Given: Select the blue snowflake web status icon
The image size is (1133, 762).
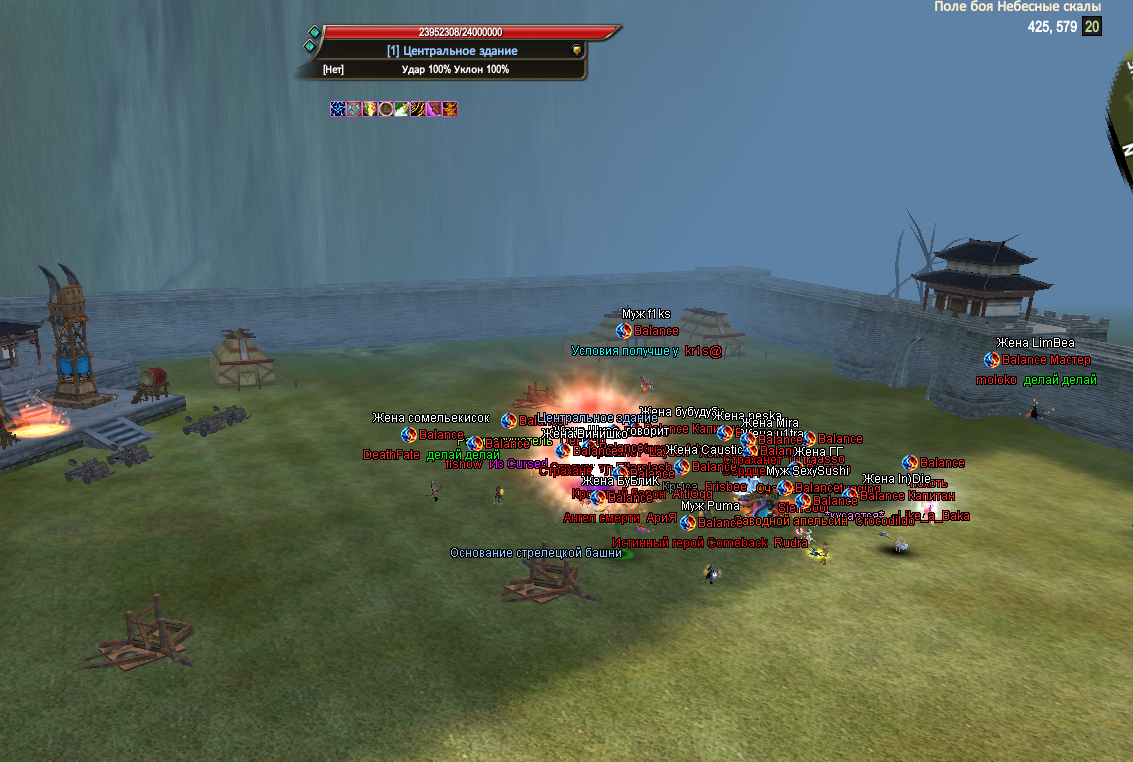Looking at the screenshot, I should pyautogui.click(x=338, y=109).
